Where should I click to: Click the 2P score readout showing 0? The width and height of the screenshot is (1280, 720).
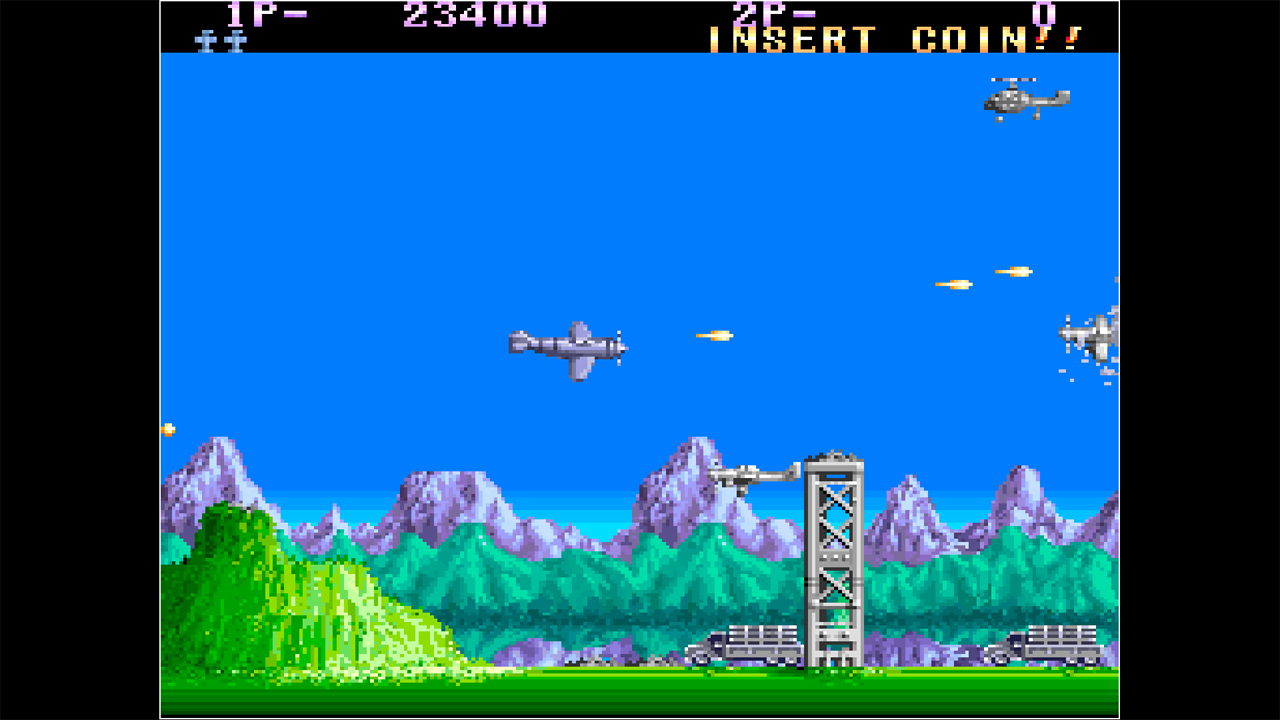1041,14
